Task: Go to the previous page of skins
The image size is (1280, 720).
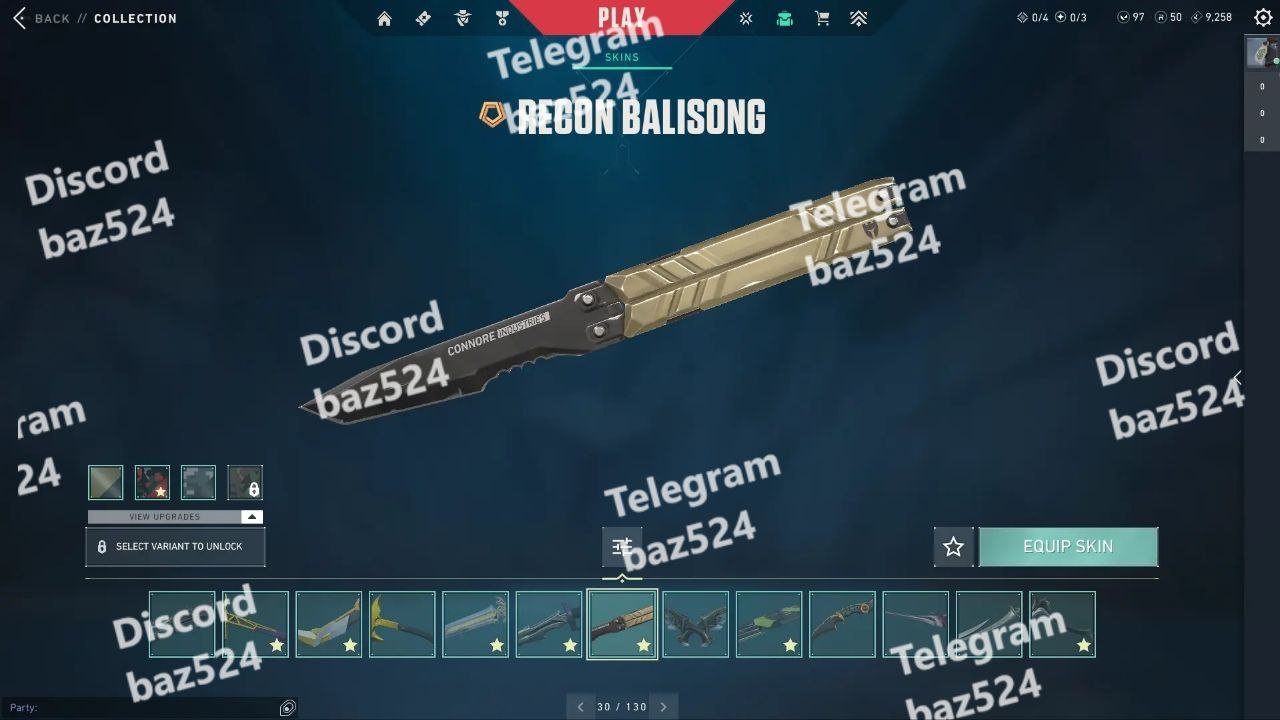Action: [580, 707]
